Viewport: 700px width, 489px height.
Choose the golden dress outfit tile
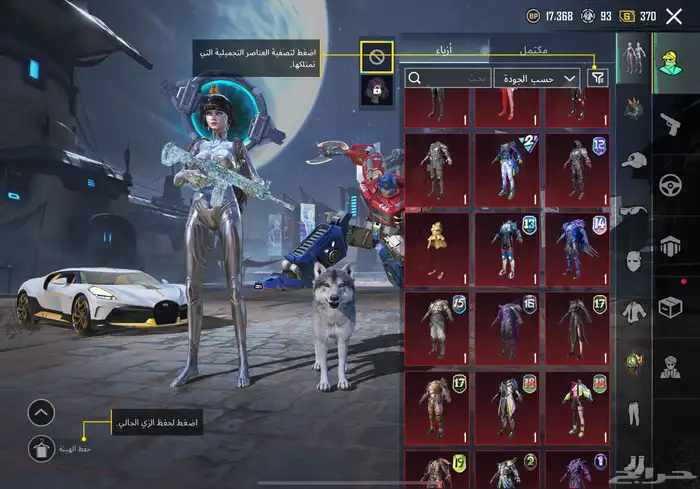tap(438, 248)
